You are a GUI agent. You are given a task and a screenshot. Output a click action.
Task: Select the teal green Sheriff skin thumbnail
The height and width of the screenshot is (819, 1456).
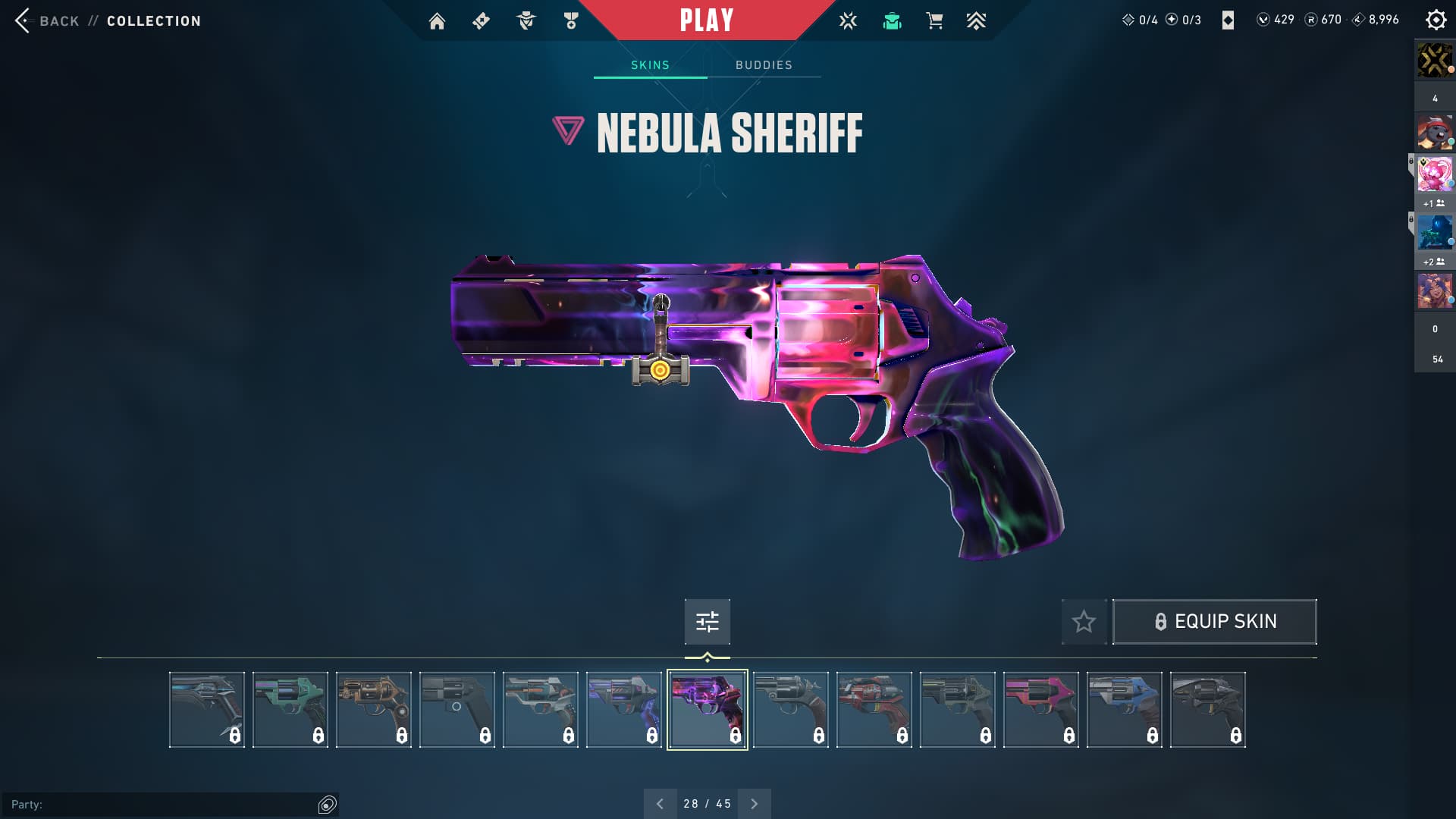290,710
